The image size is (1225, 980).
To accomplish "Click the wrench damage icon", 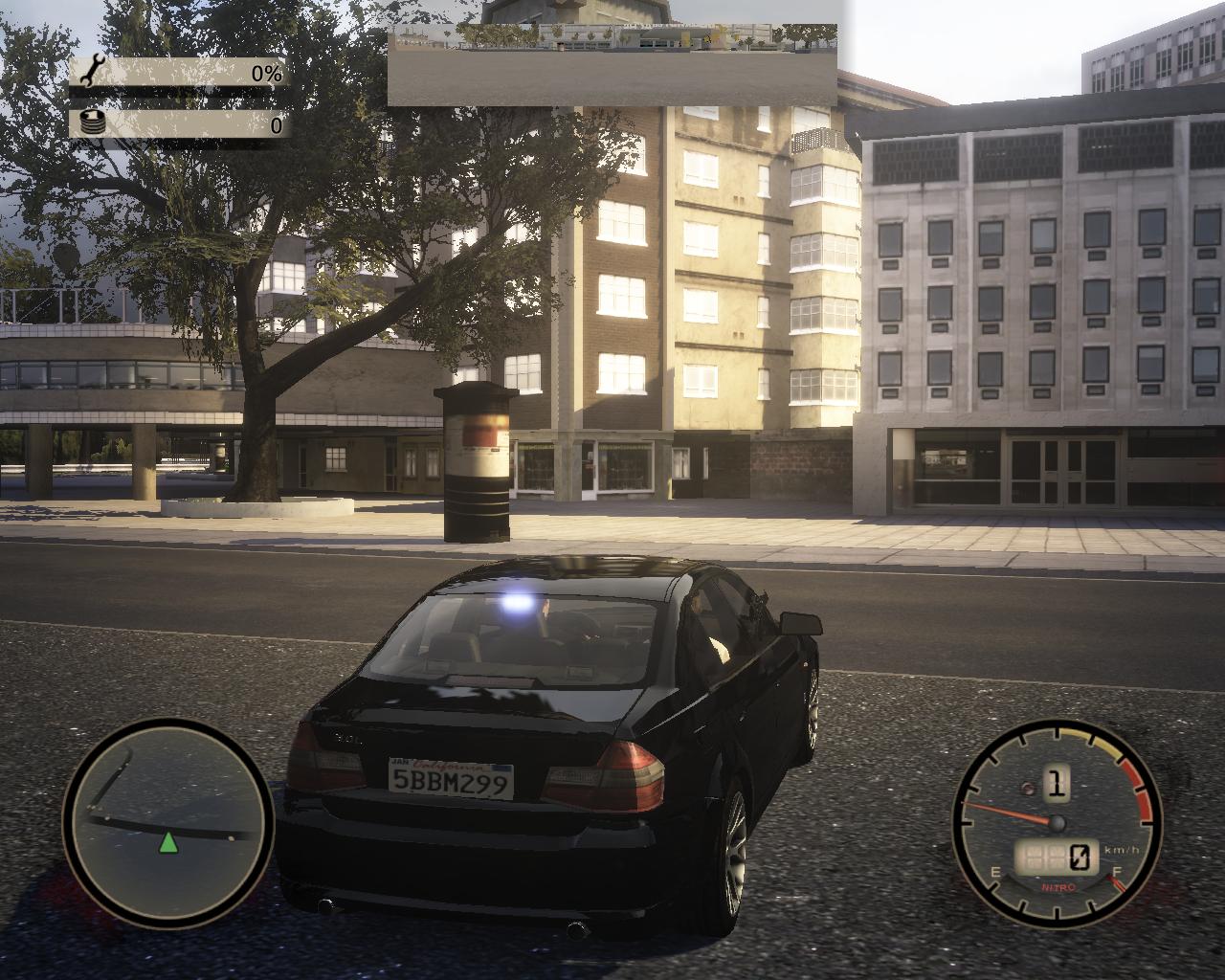I will pyautogui.click(x=93, y=73).
